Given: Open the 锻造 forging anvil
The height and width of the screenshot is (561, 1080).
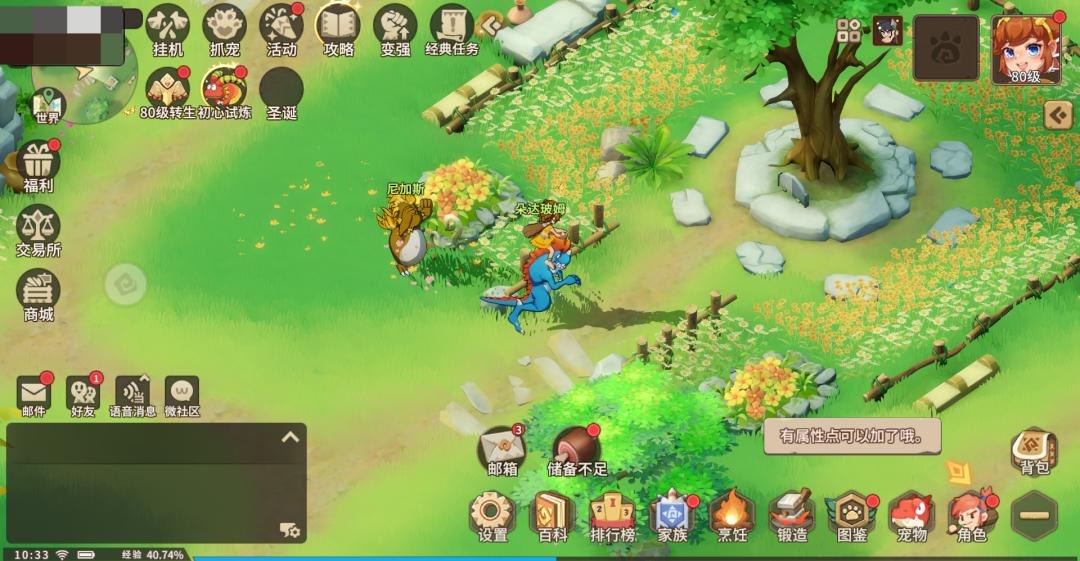Looking at the screenshot, I should coord(792,514).
